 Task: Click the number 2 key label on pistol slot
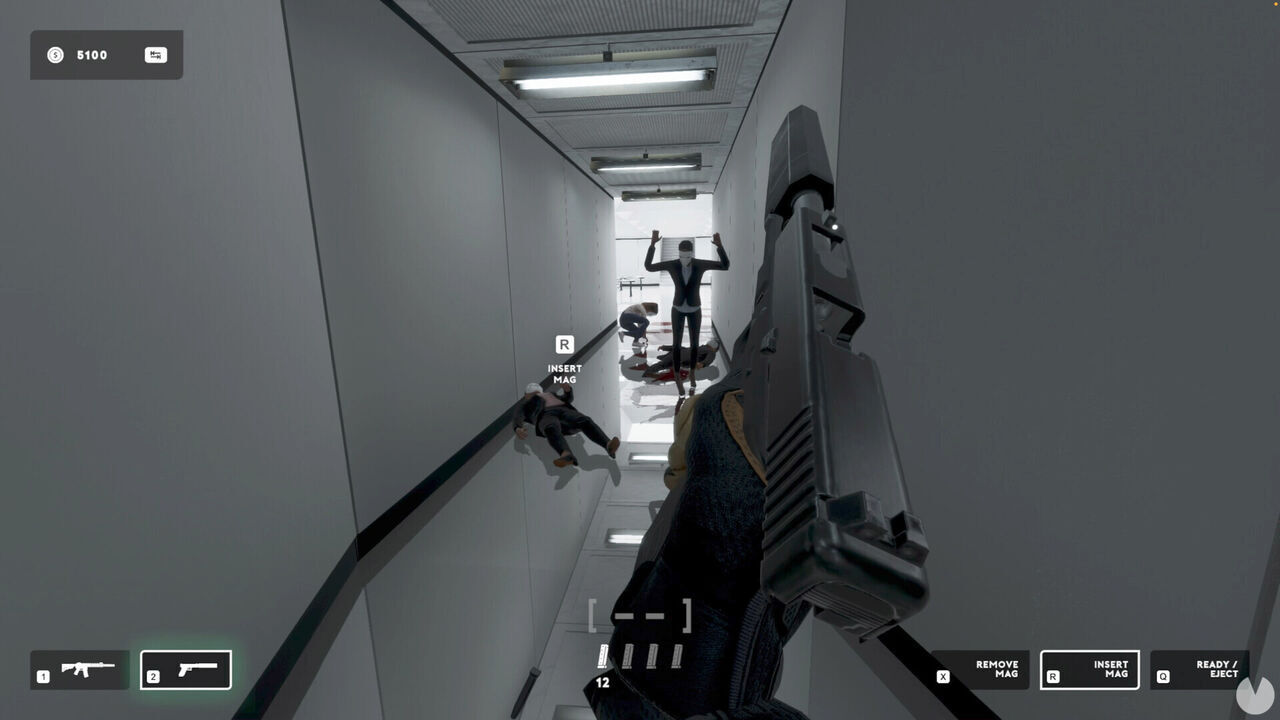pos(155,675)
